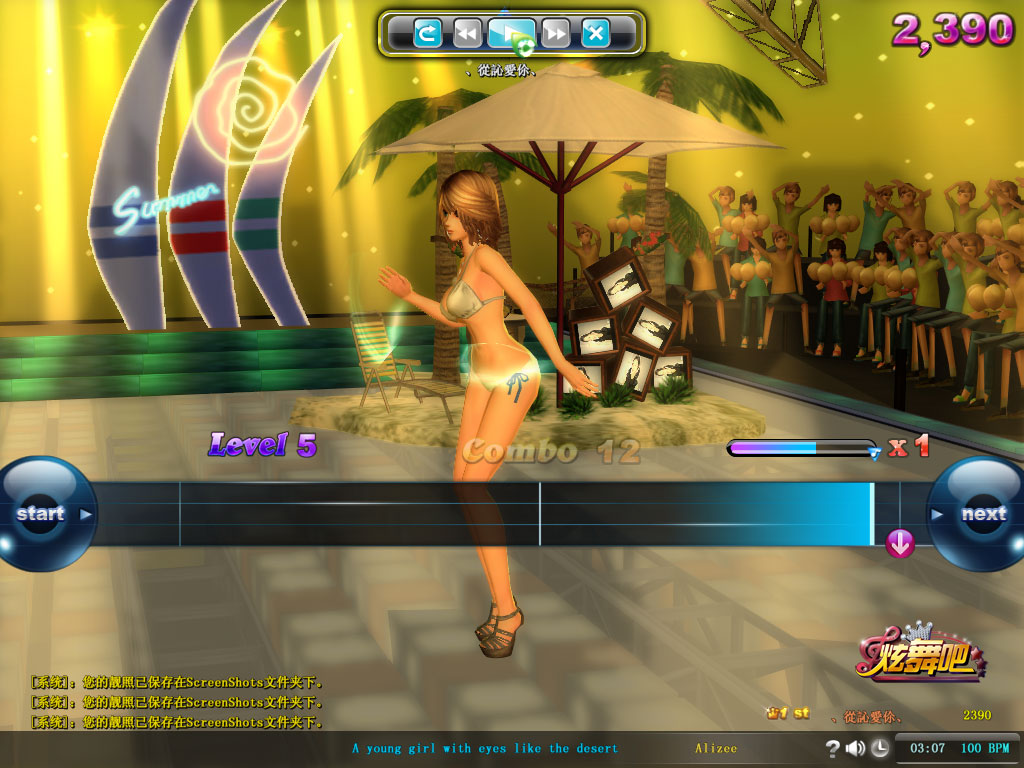
Task: Select the round start button
Action: (x=42, y=514)
